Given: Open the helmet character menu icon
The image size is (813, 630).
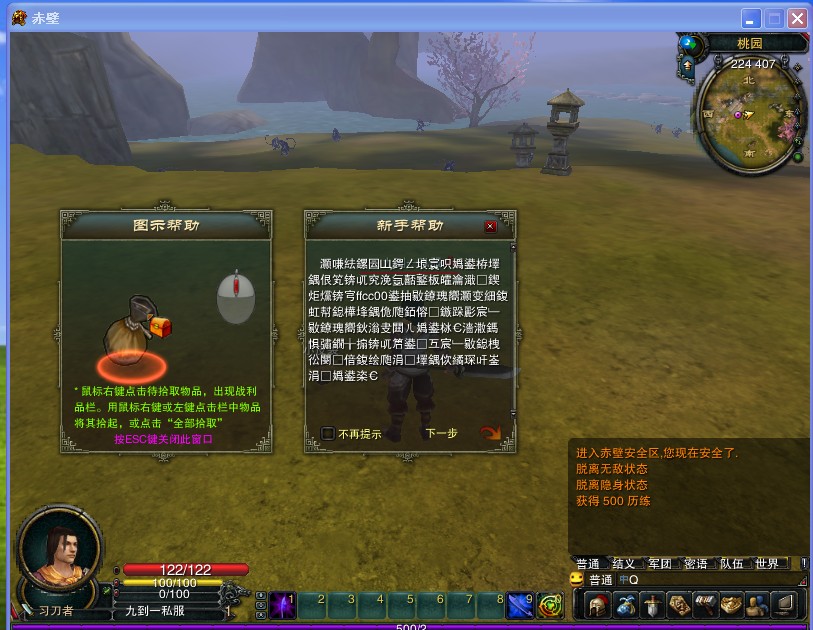Looking at the screenshot, I should pyautogui.click(x=598, y=605).
